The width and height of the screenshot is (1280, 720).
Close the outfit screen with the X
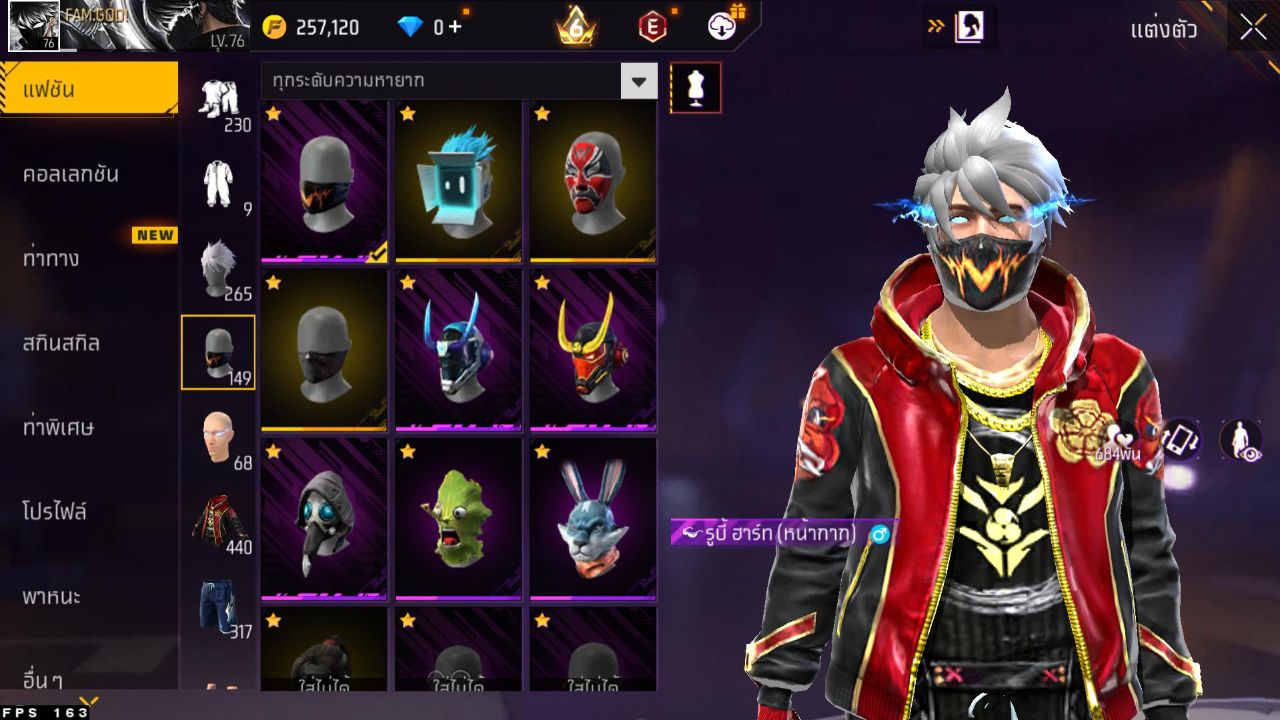pos(1253,28)
